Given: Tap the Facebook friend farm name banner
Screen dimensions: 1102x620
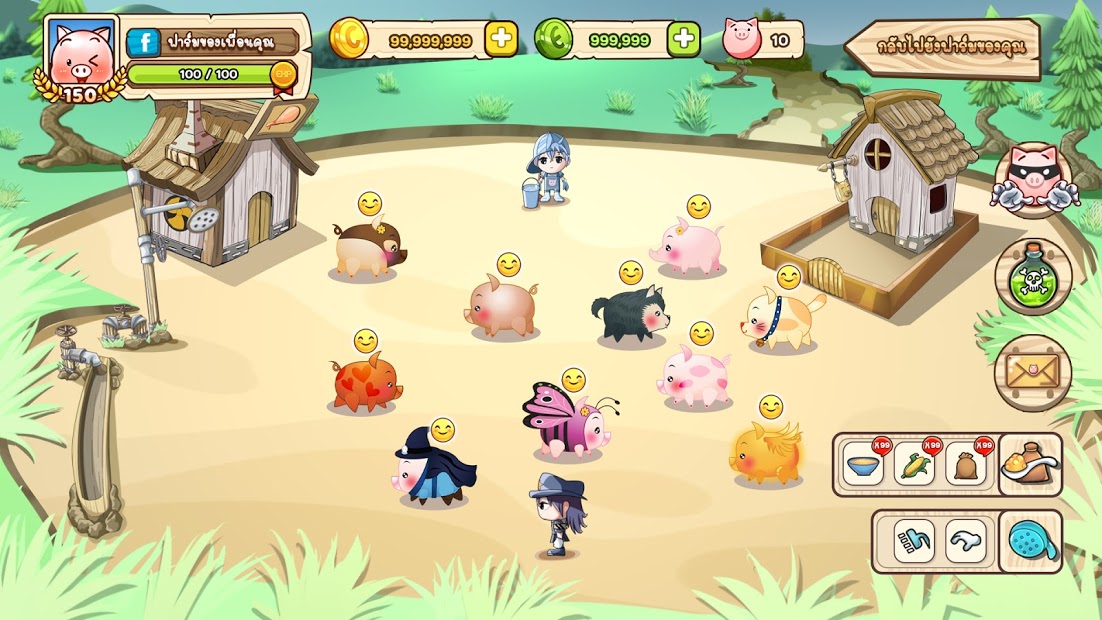Looking at the screenshot, I should [213, 42].
